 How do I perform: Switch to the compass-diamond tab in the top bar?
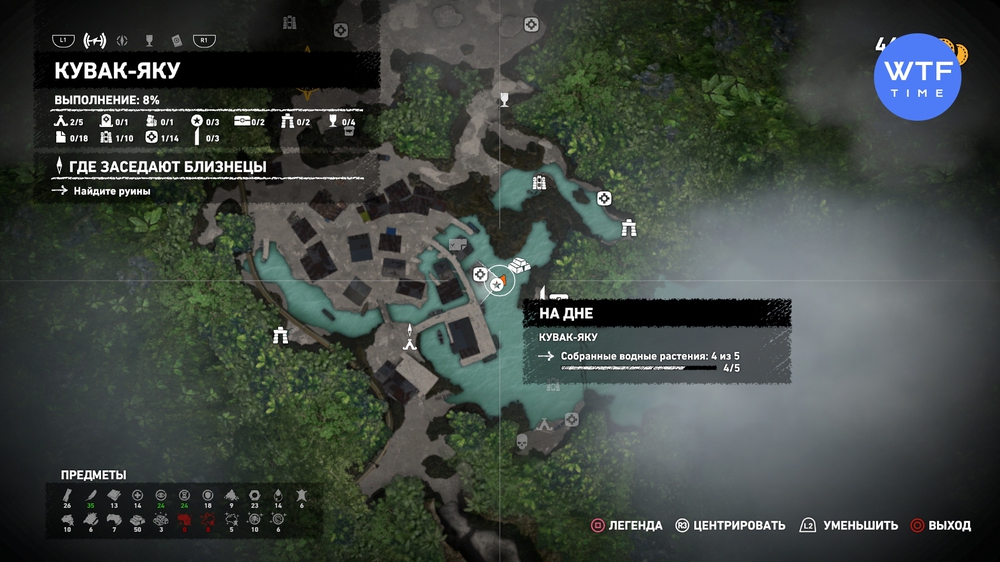point(123,41)
